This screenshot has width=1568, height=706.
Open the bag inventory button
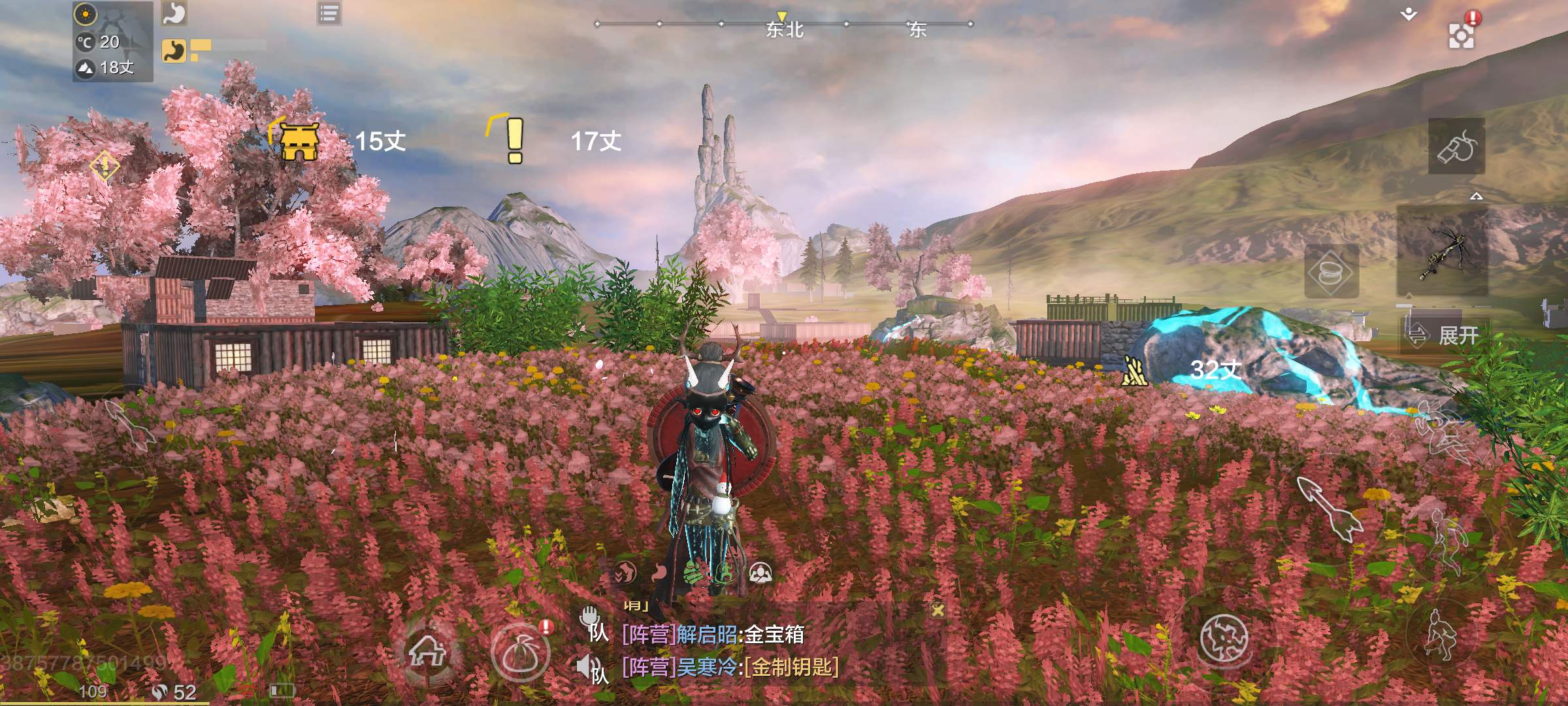(x=521, y=652)
